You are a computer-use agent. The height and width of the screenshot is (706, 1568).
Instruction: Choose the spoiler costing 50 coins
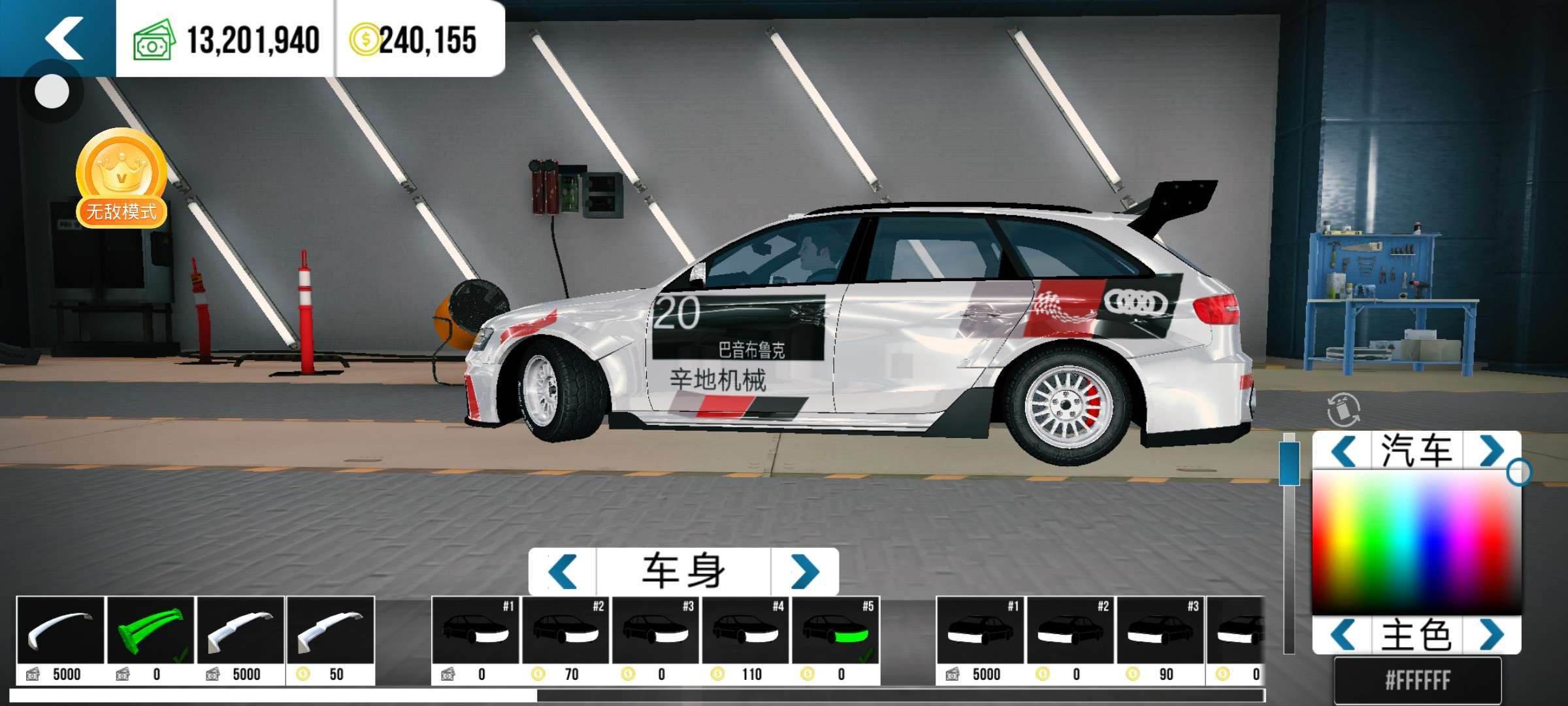pyautogui.click(x=331, y=639)
